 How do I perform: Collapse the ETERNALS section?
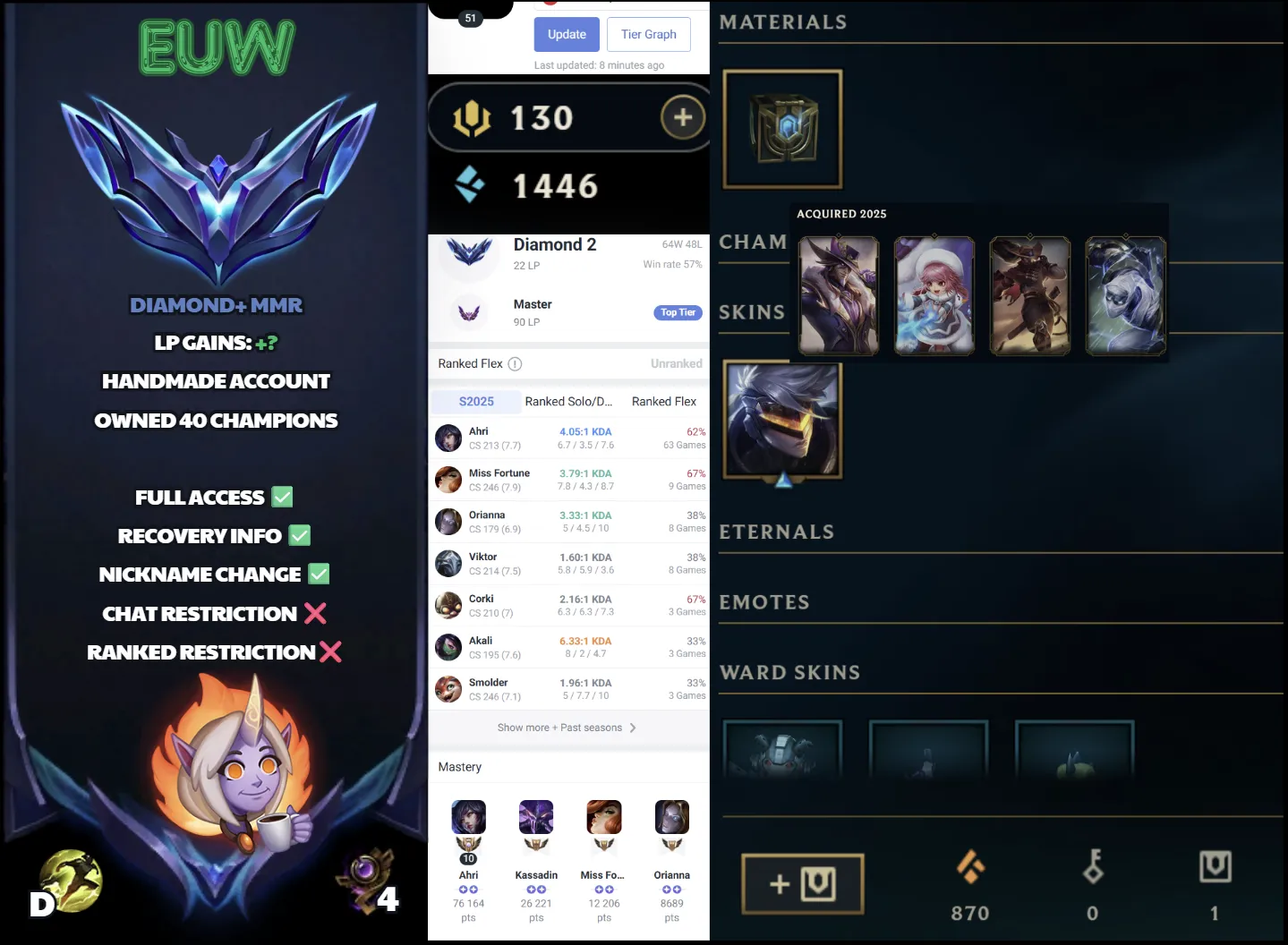click(776, 532)
